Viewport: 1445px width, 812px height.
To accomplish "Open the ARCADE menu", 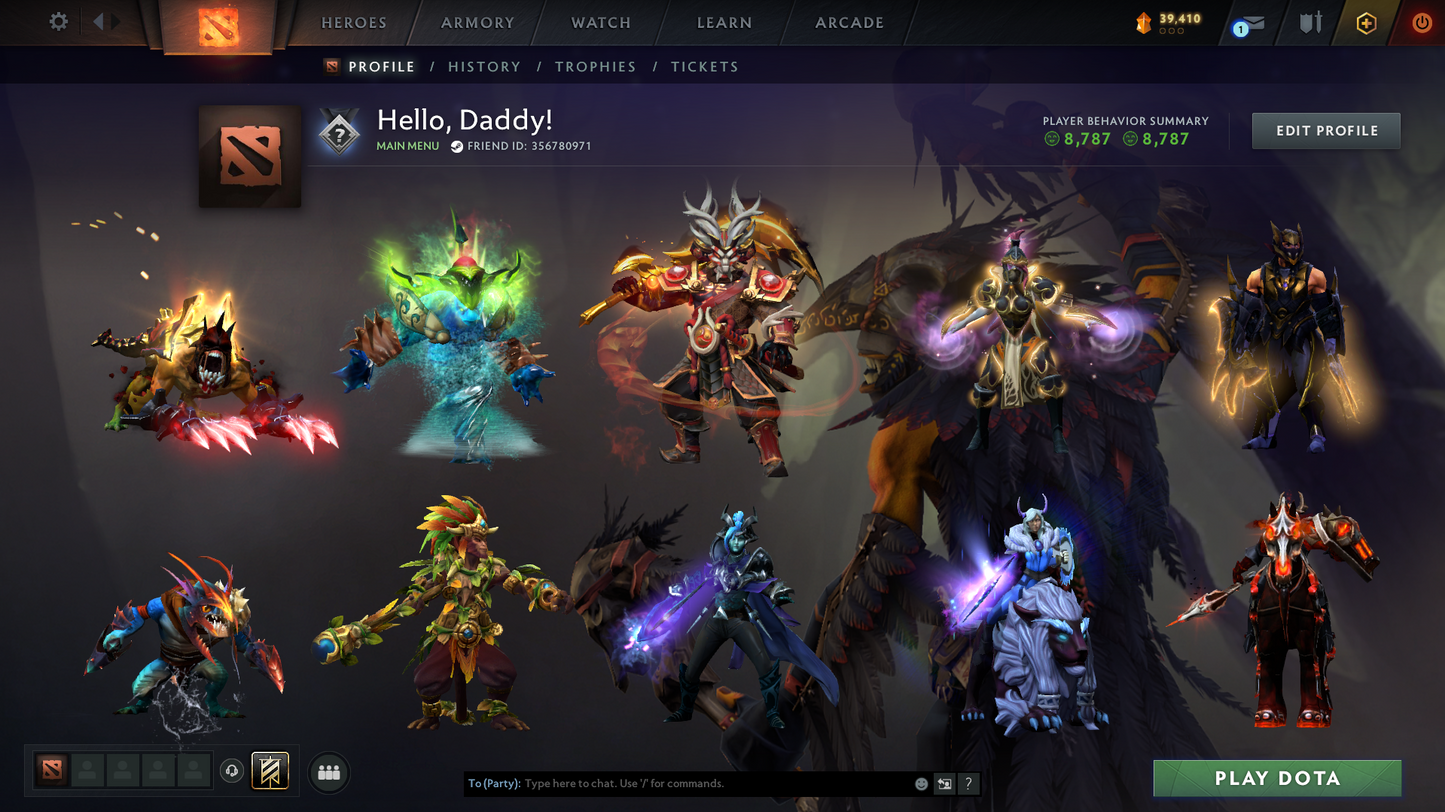I will (x=848, y=22).
